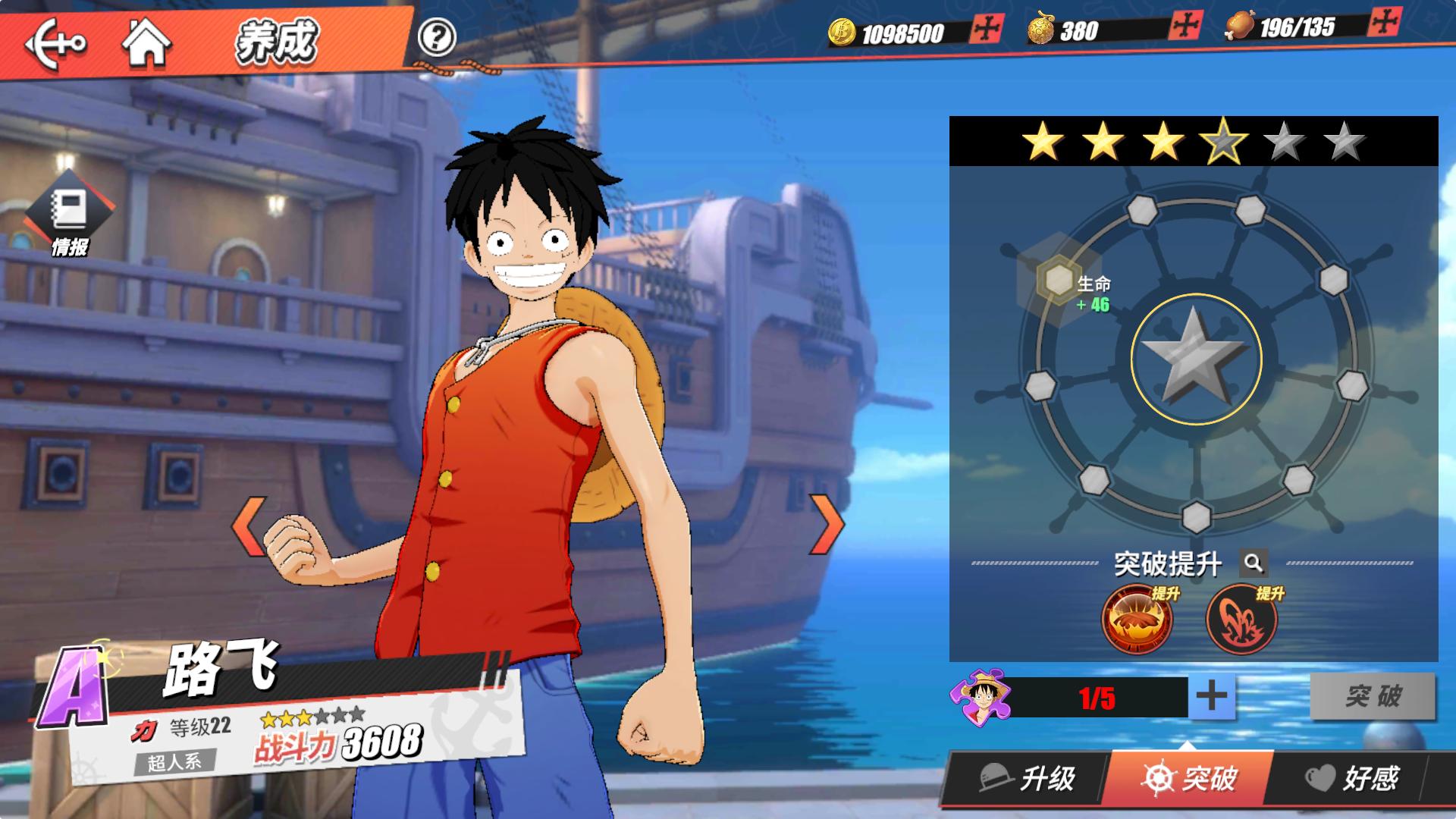Refill meat stamina with plus button
The image size is (1456, 819).
pyautogui.click(x=1385, y=22)
